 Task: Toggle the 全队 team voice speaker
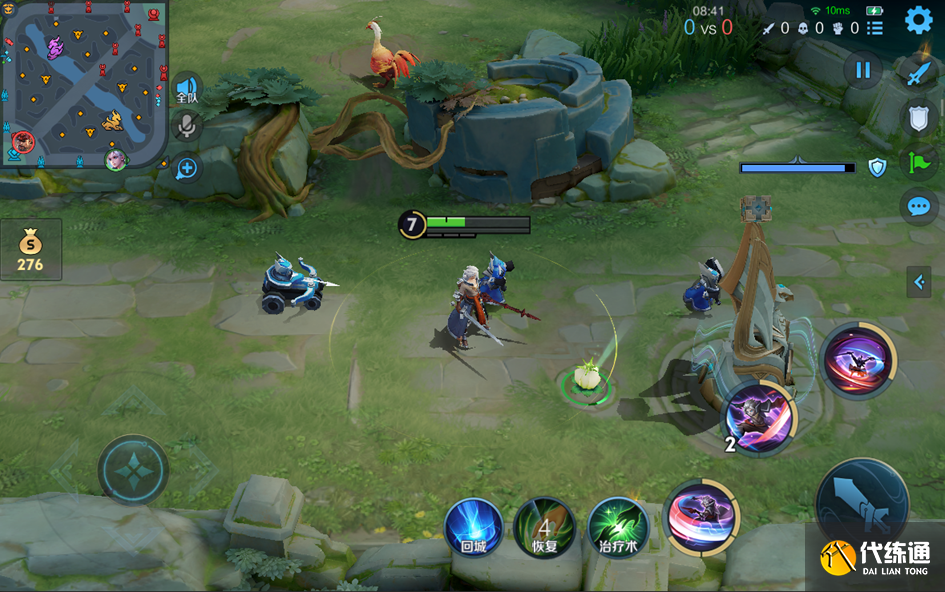point(187,89)
